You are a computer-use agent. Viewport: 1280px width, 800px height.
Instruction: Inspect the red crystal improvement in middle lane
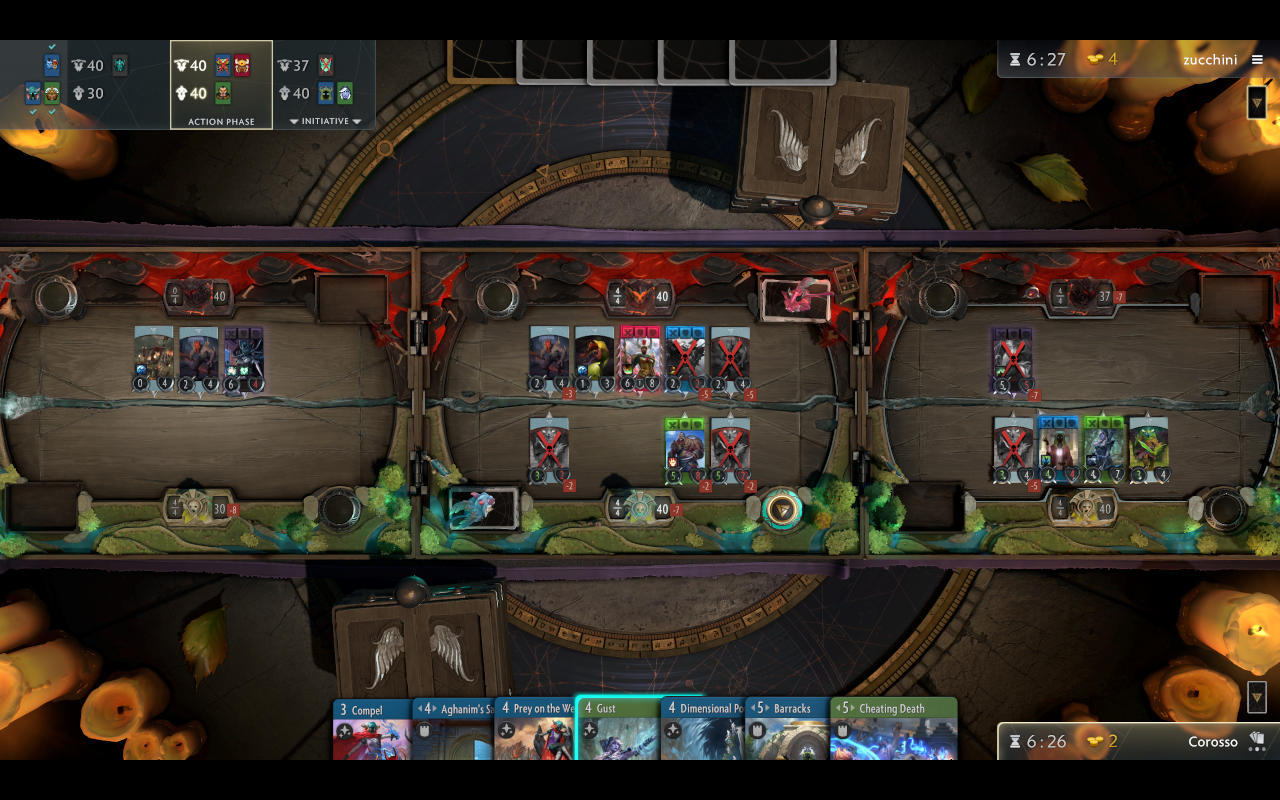(x=796, y=299)
